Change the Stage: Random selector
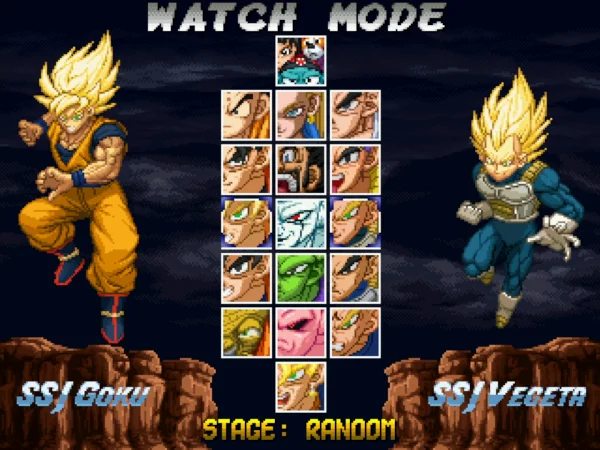Image resolution: width=600 pixels, height=450 pixels. 300,431
